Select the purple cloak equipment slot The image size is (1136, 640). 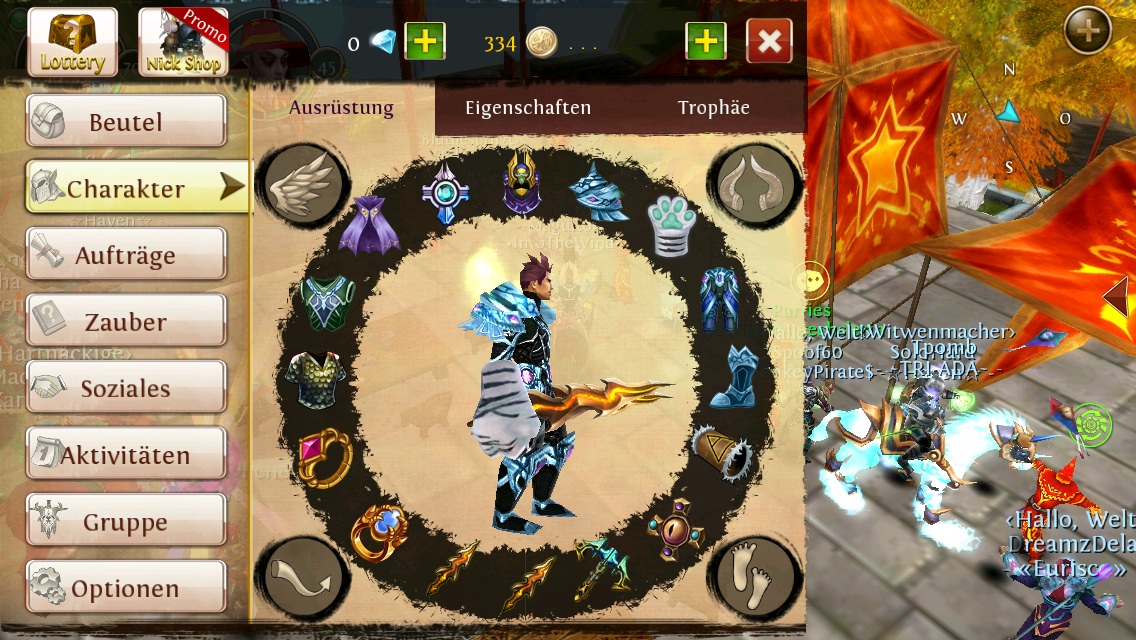tap(369, 226)
